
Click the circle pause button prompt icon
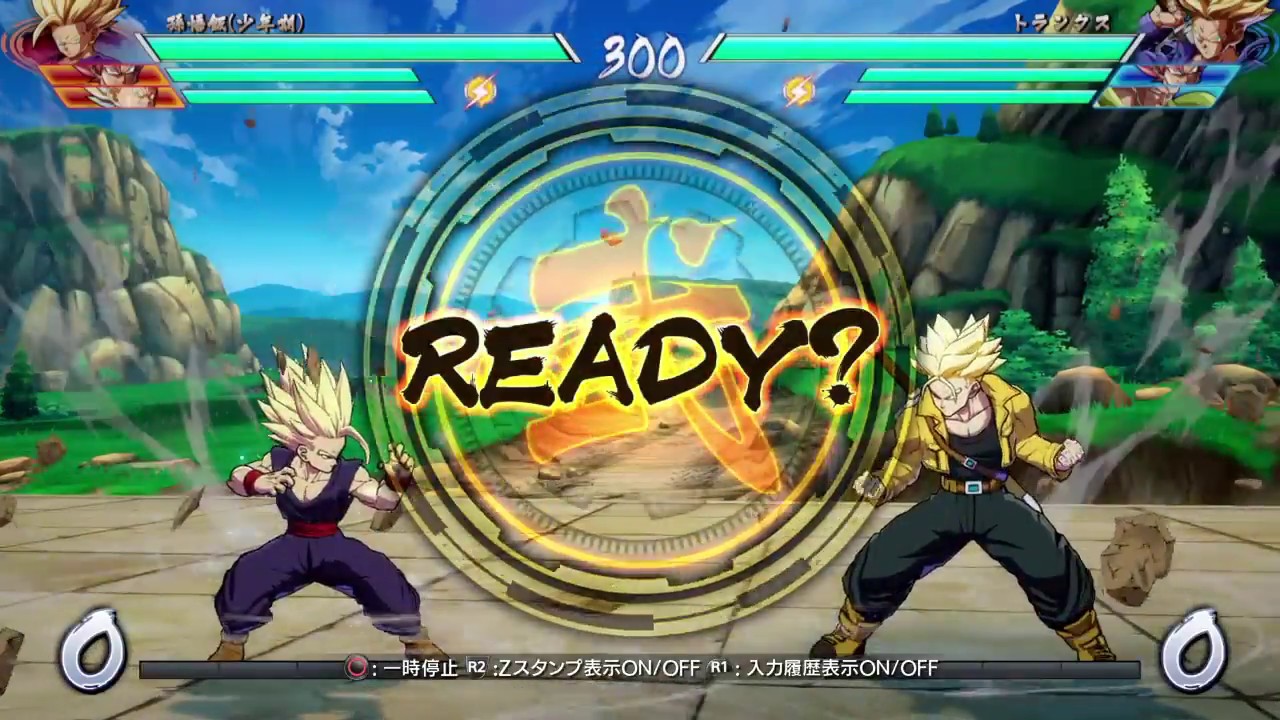pos(355,669)
